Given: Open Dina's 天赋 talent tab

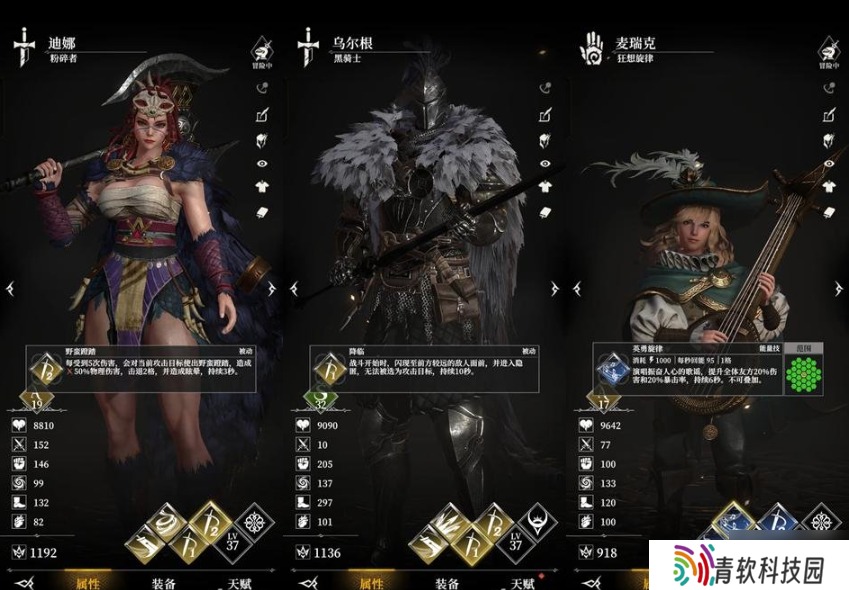Looking at the screenshot, I should click(x=238, y=583).
